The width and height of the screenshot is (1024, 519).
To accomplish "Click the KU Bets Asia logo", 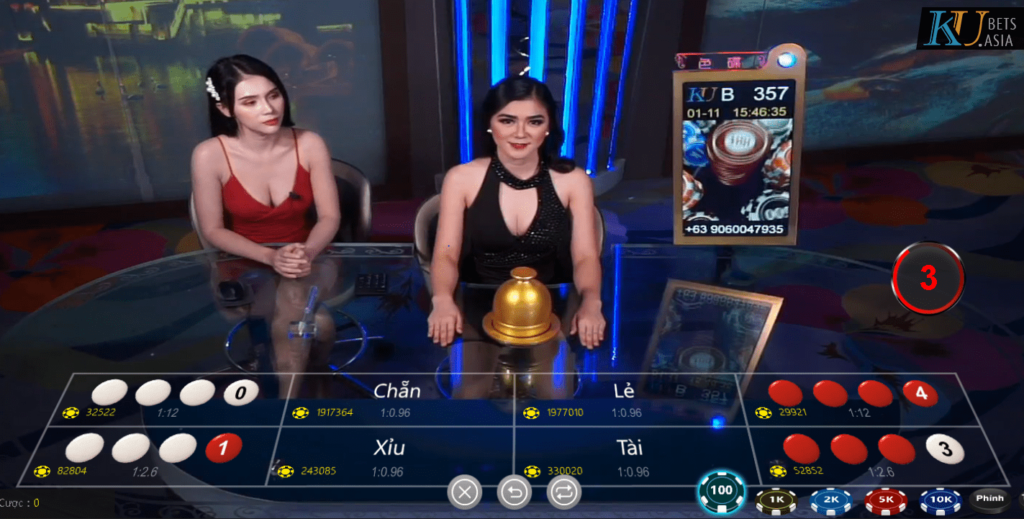I will tap(967, 28).
